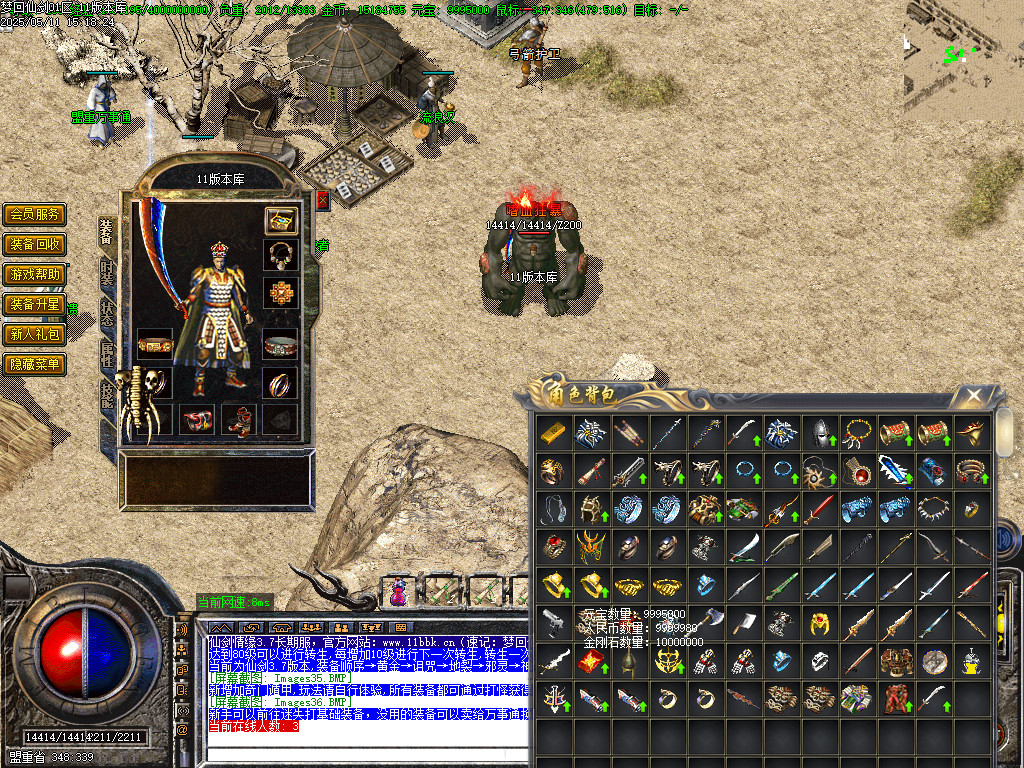Select the silver pistol item in the backpack
The image size is (1024, 768).
click(551, 622)
